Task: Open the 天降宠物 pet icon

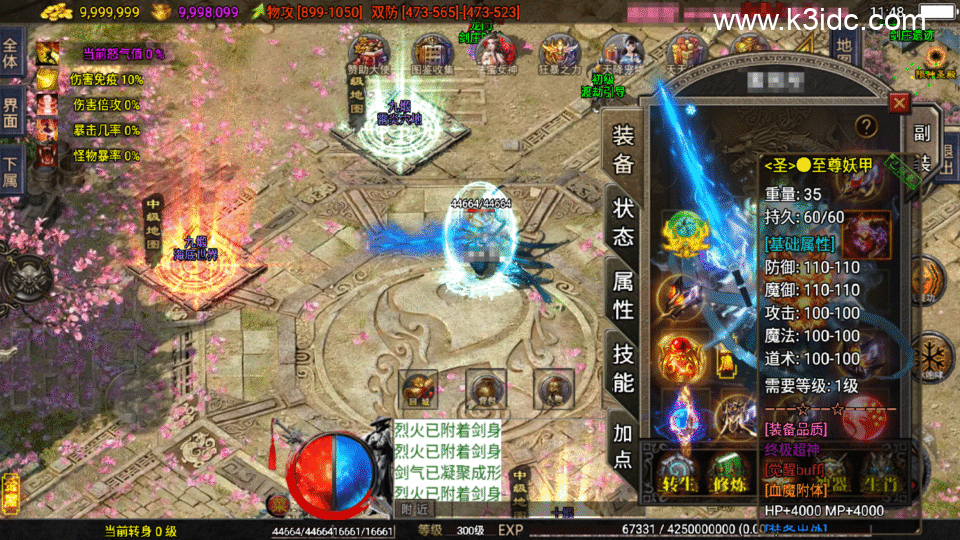Action: 624,54
